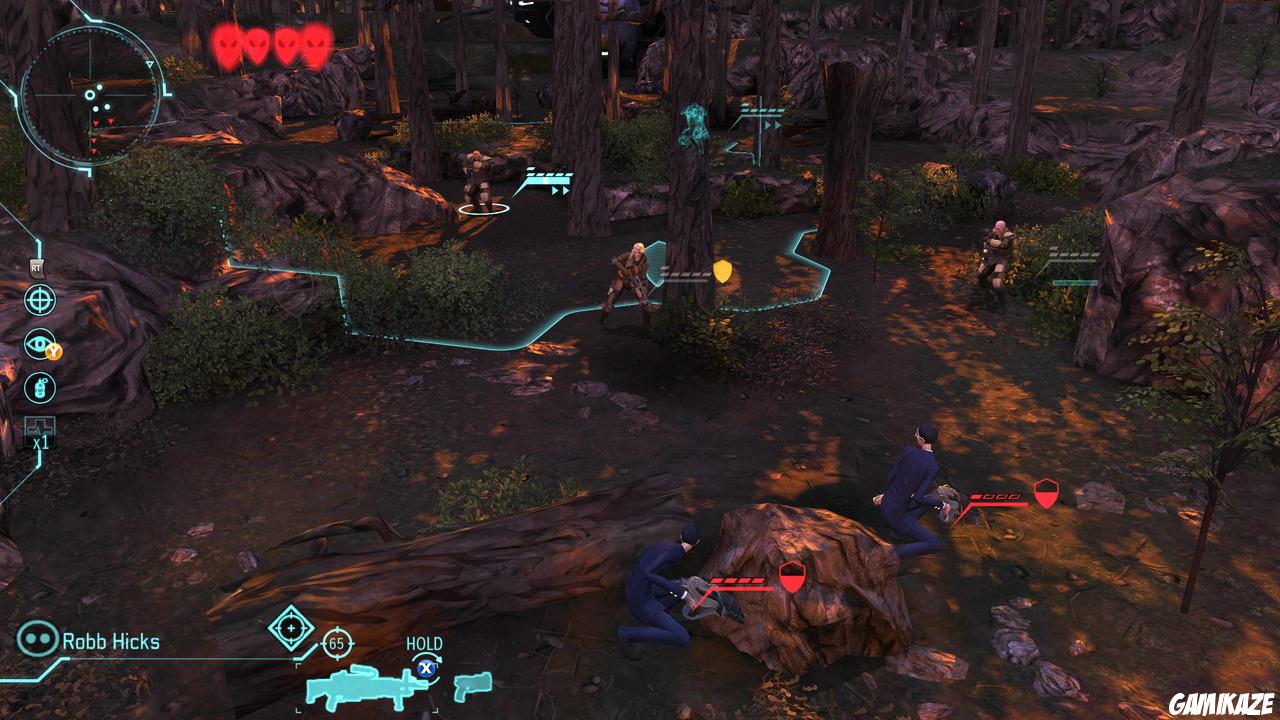Image resolution: width=1280 pixels, height=720 pixels.
Task: Click the shot confidence diamond icon
Action: pyautogui.click(x=290, y=628)
